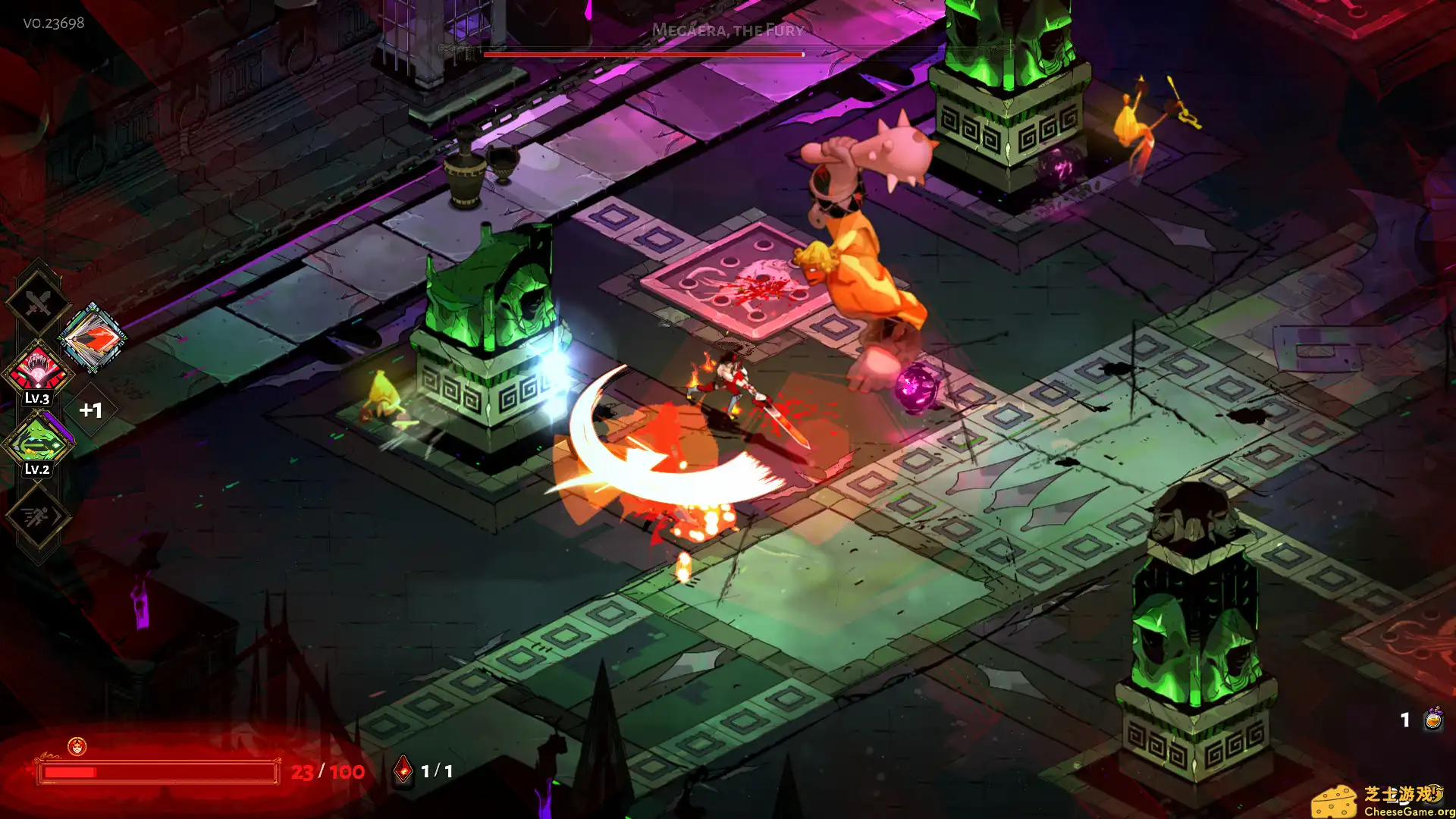
Task: Click the Megaera, the Fury boss title
Action: (727, 31)
